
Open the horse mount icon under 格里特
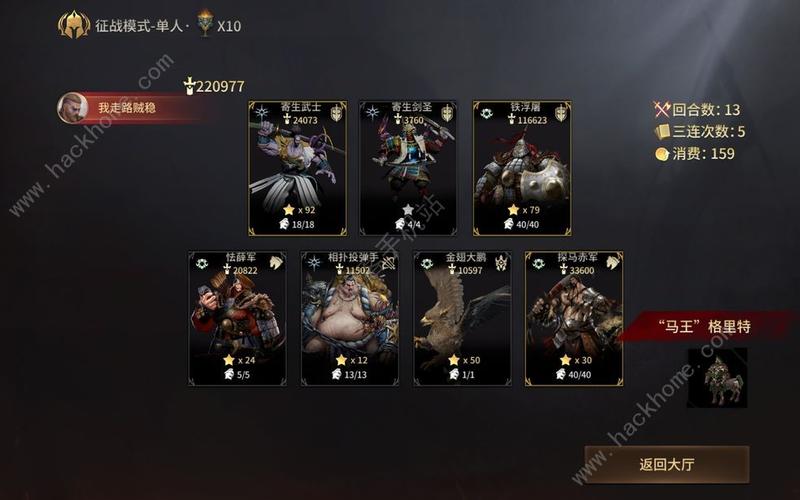pos(717,378)
